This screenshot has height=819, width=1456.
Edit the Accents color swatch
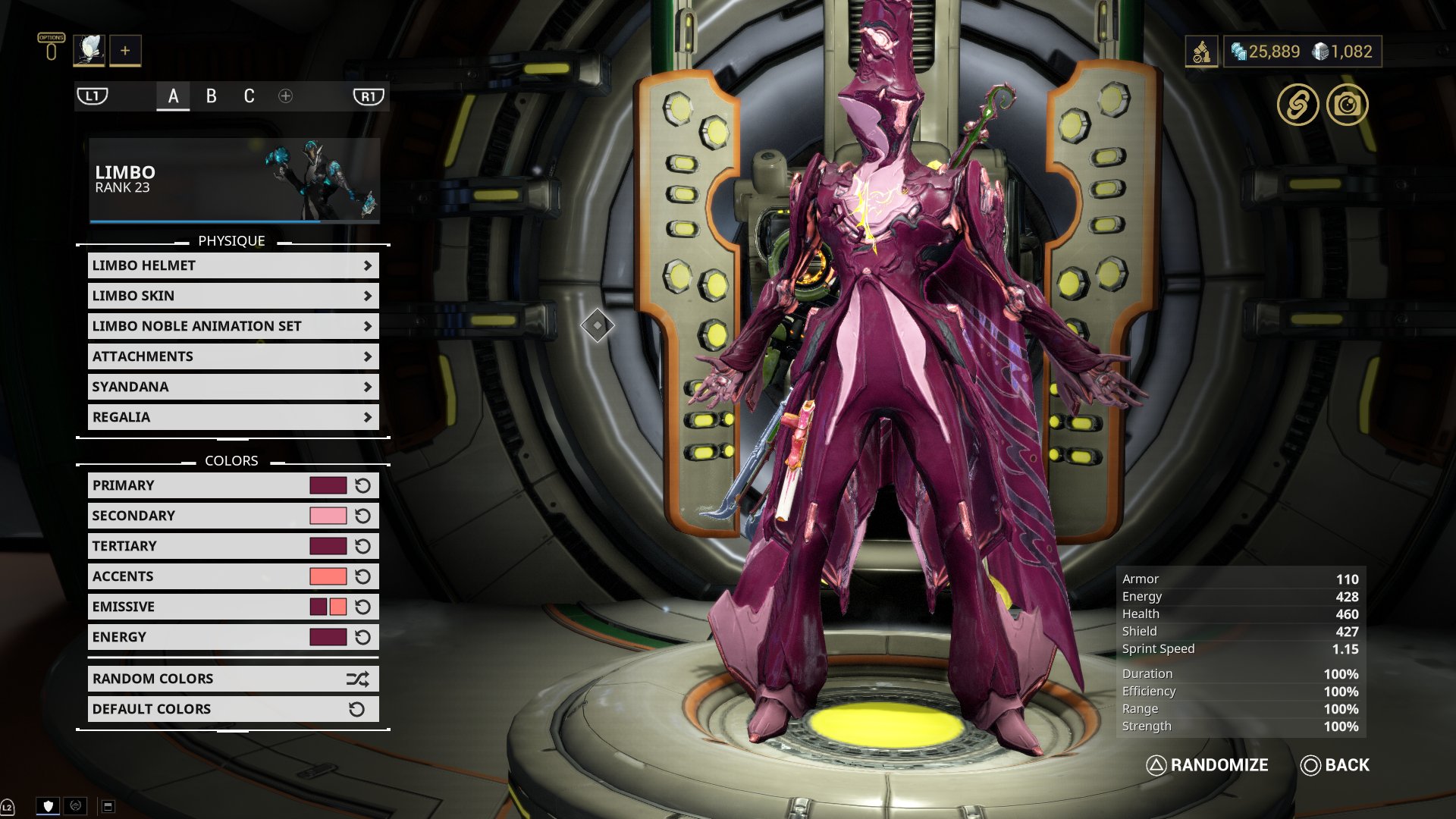coord(328,576)
